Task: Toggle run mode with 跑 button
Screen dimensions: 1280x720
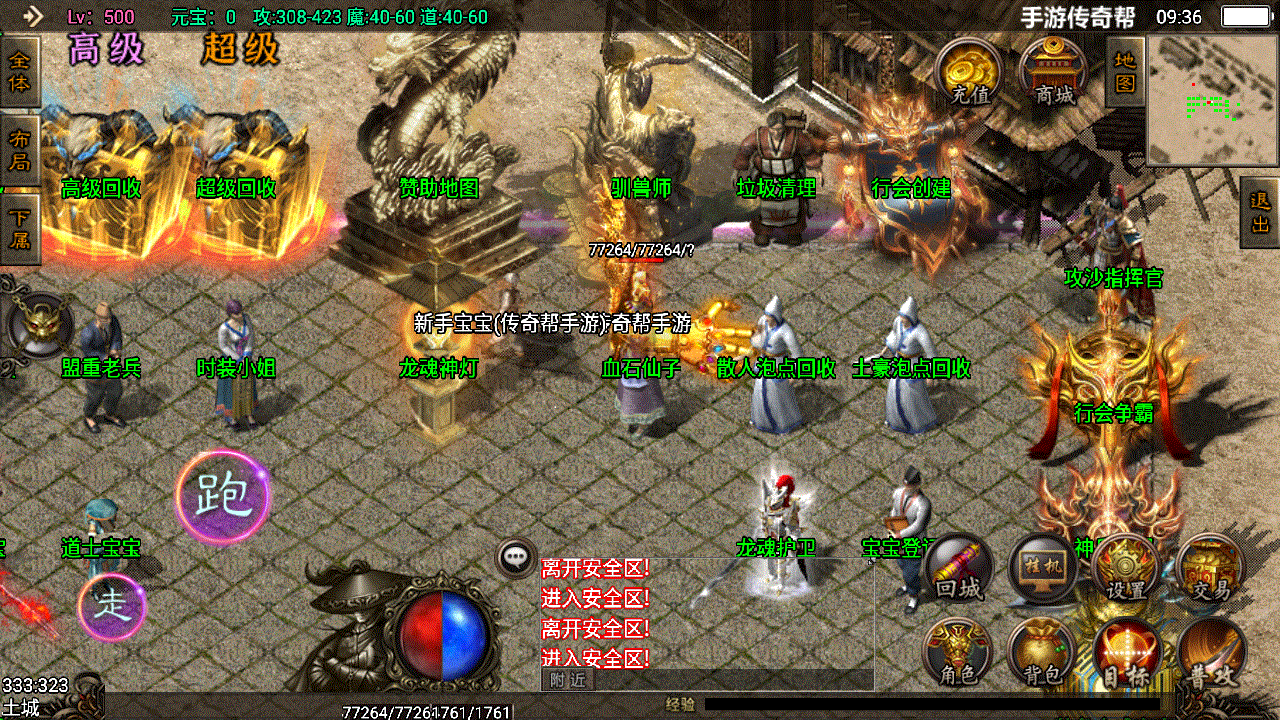Action: click(x=222, y=496)
